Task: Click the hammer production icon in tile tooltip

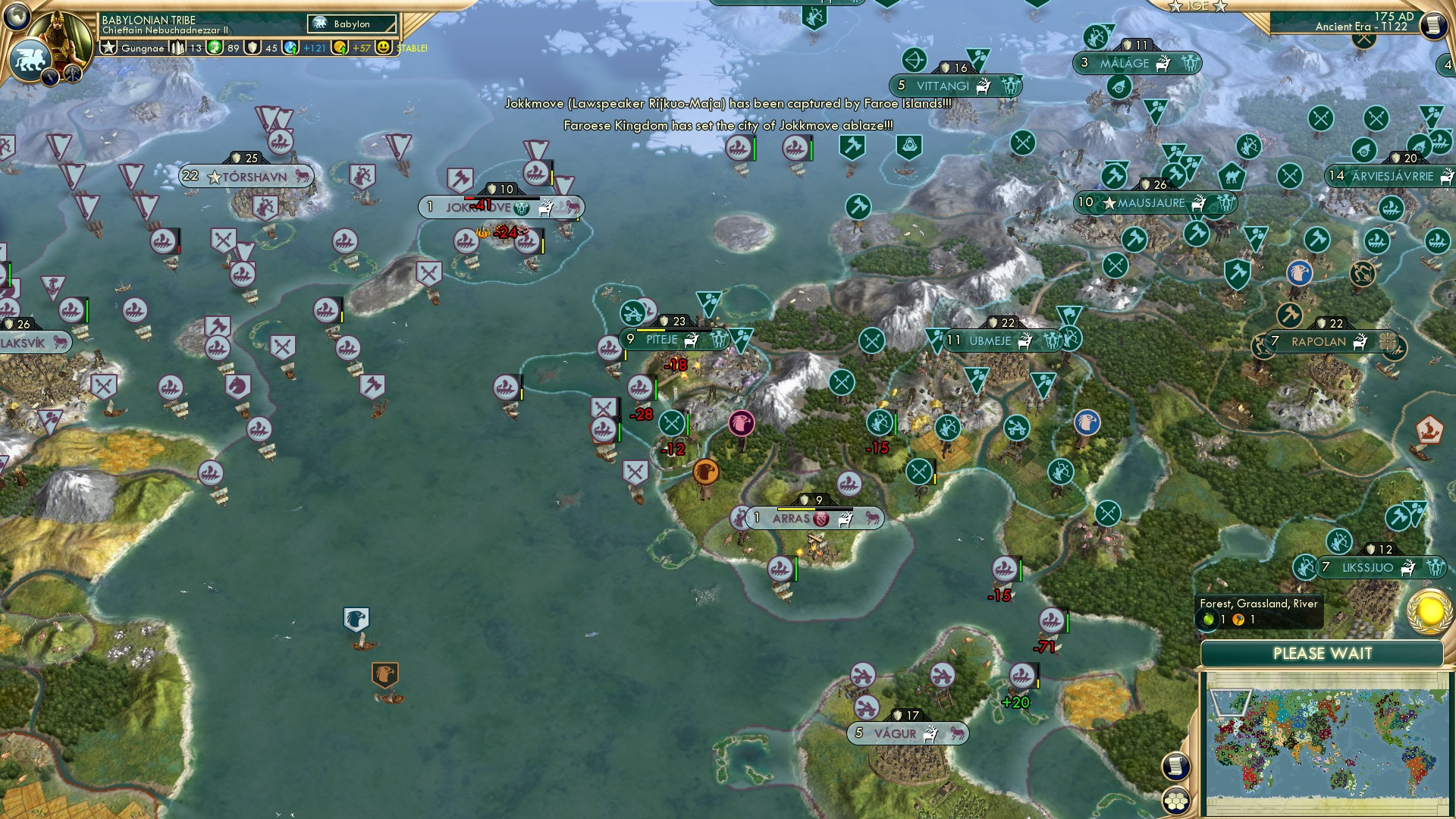Action: click(1238, 620)
